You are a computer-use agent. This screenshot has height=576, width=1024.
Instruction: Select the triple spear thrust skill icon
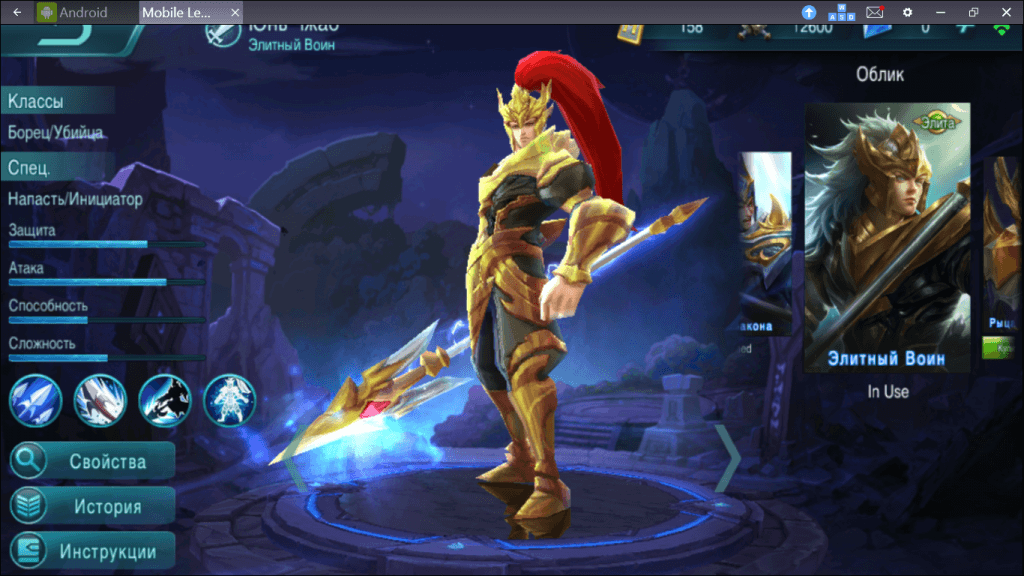pyautogui.click(x=36, y=400)
